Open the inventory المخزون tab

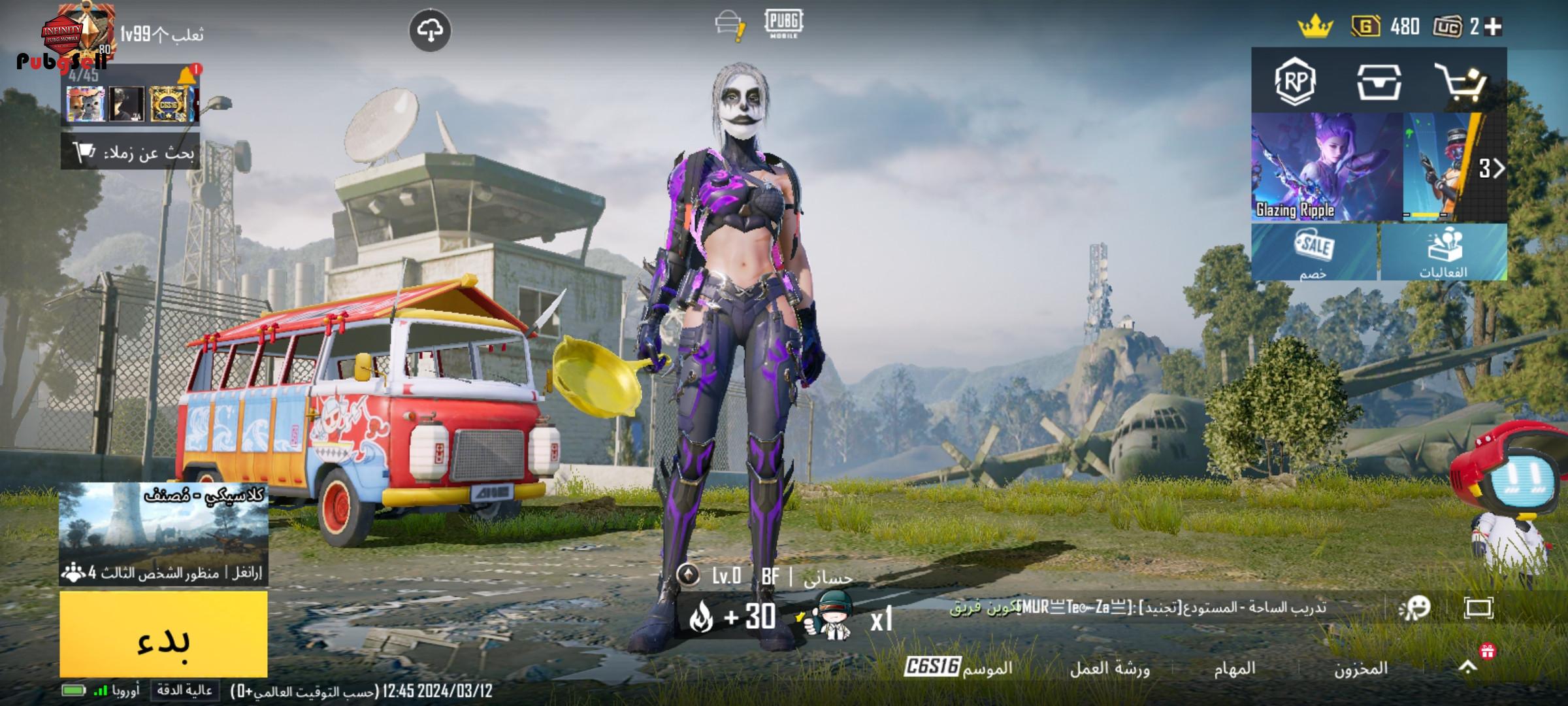[1360, 668]
